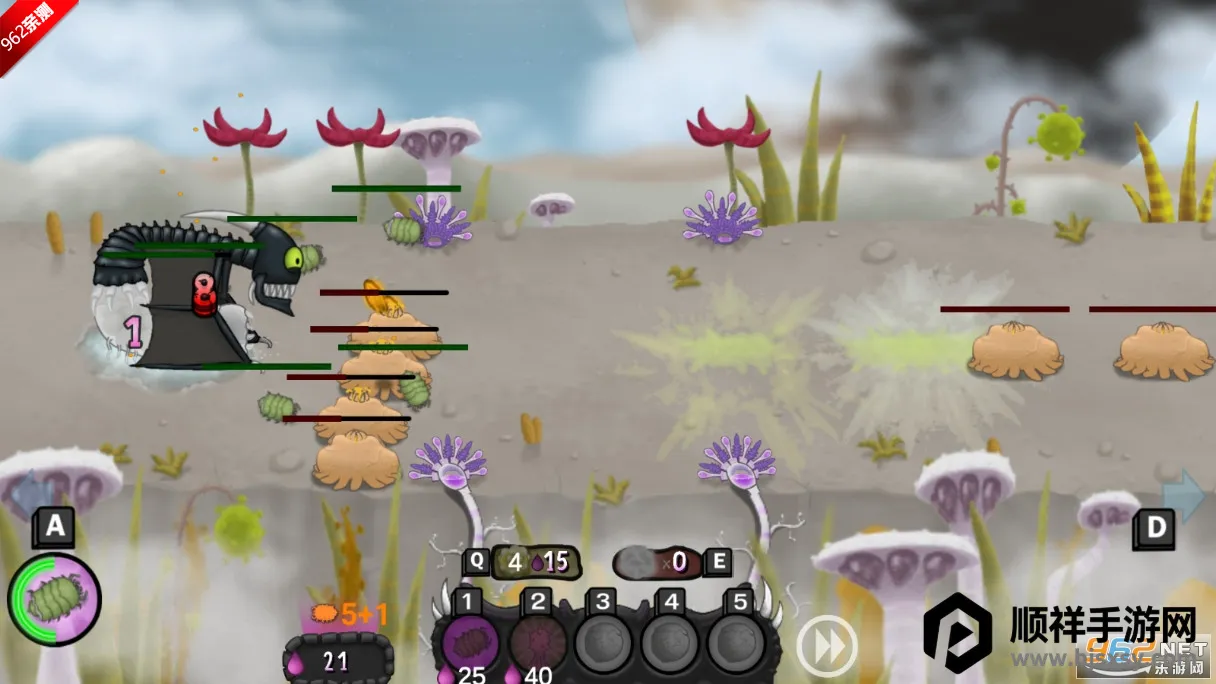The height and width of the screenshot is (684, 1216).
Task: Activate the green splat ability costing 15
Action: tap(530, 562)
